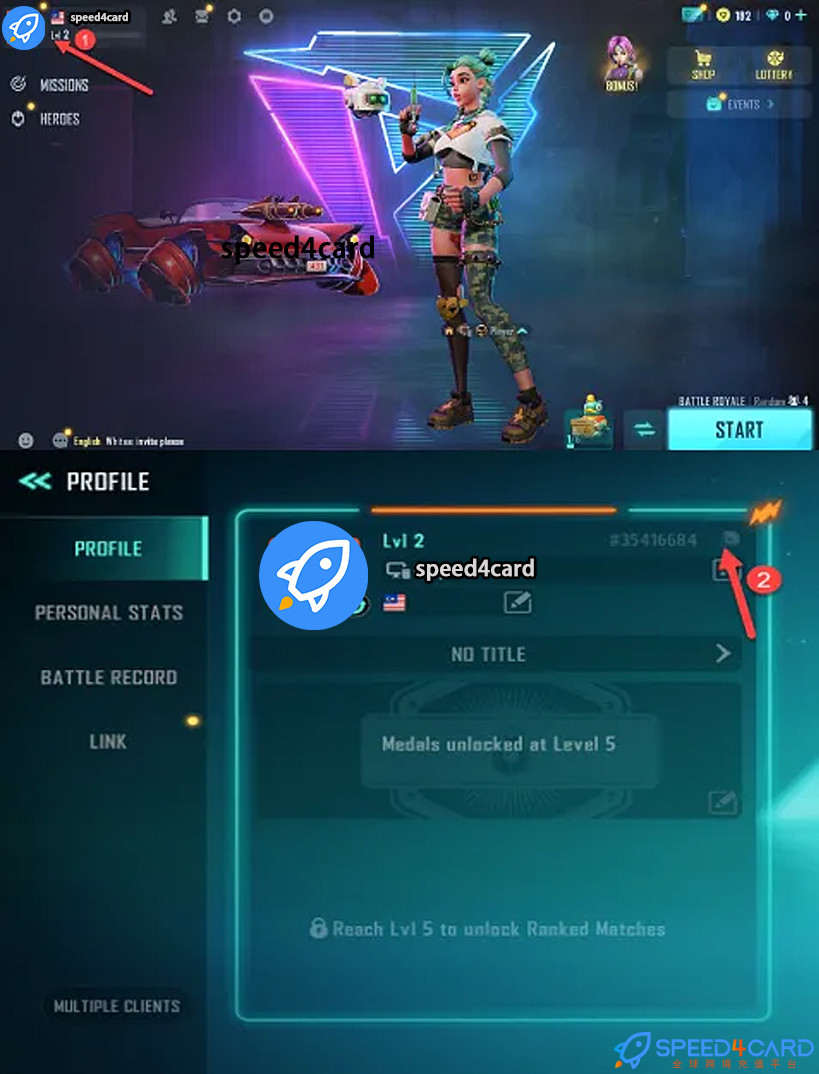The height and width of the screenshot is (1074, 819).
Task: Start the Battle Royale match
Action: 739,430
